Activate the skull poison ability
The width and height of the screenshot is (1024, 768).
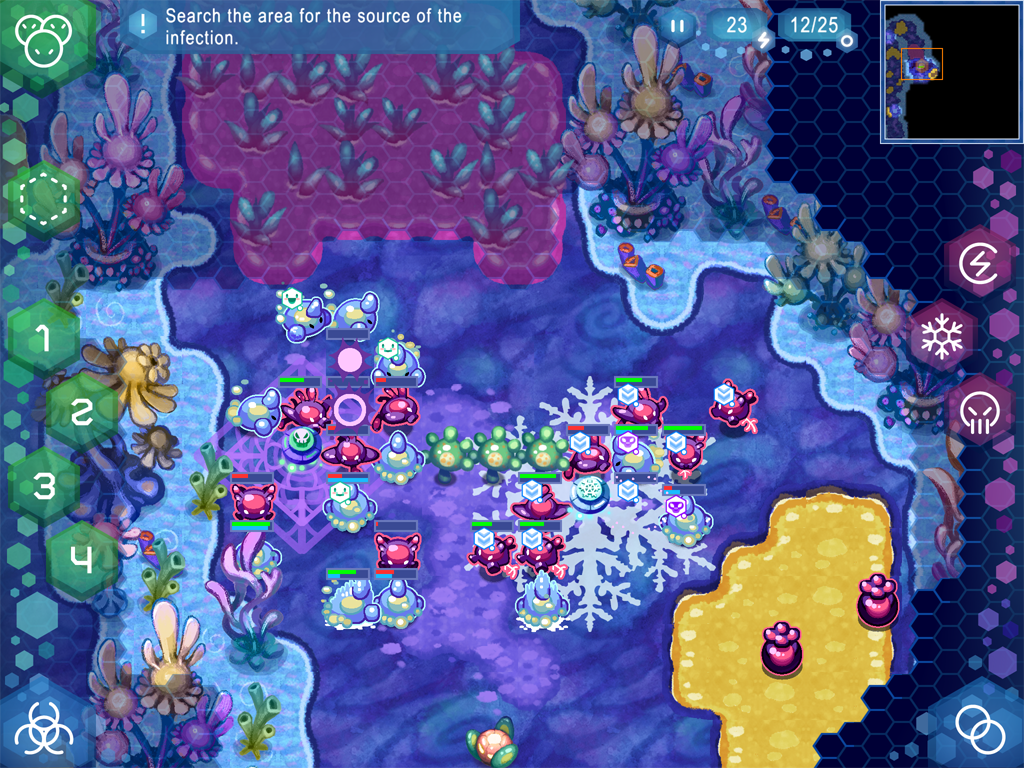[979, 410]
